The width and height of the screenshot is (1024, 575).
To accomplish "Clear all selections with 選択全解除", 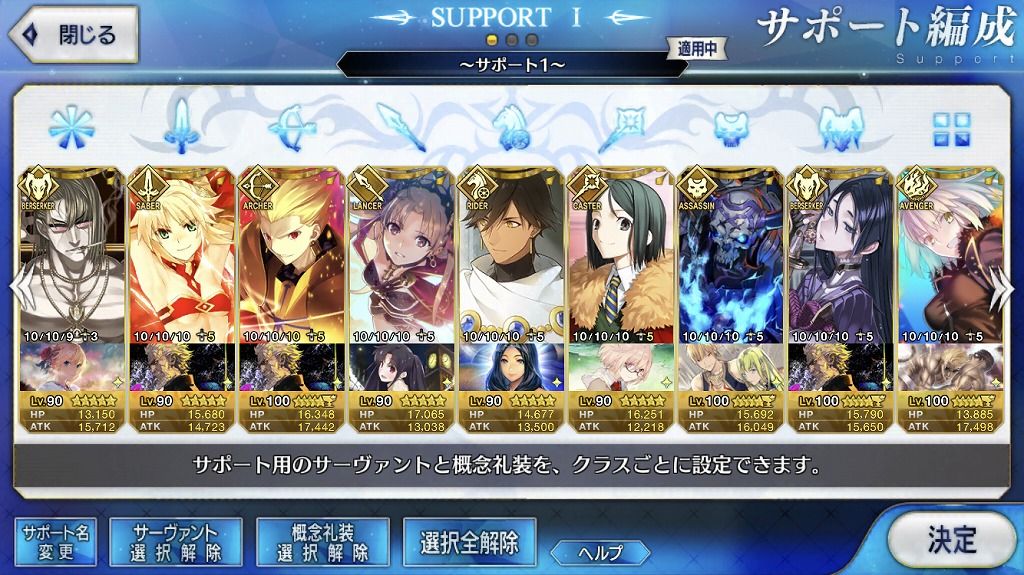I will pyautogui.click(x=469, y=542).
